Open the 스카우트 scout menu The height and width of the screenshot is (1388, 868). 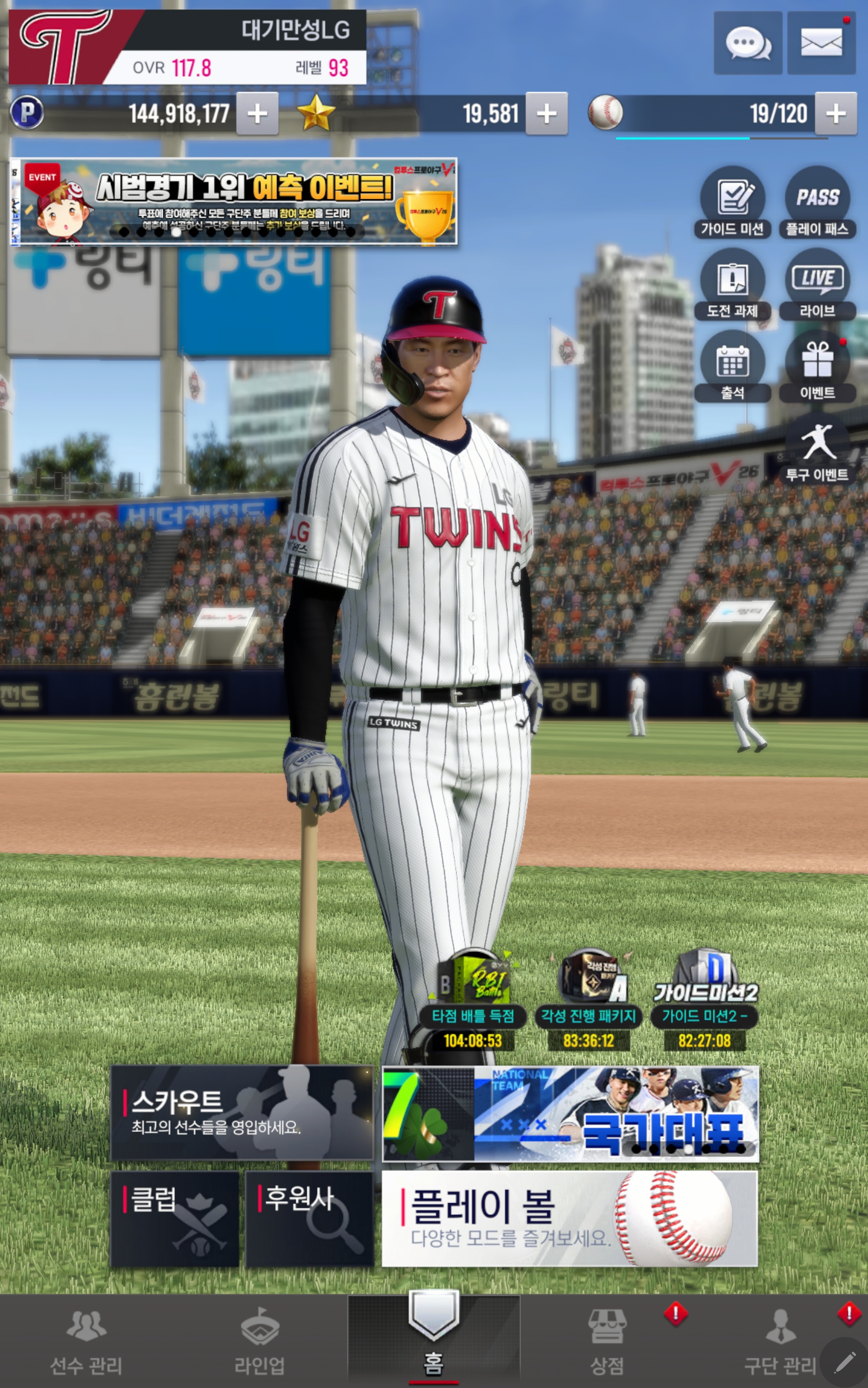[242, 1112]
